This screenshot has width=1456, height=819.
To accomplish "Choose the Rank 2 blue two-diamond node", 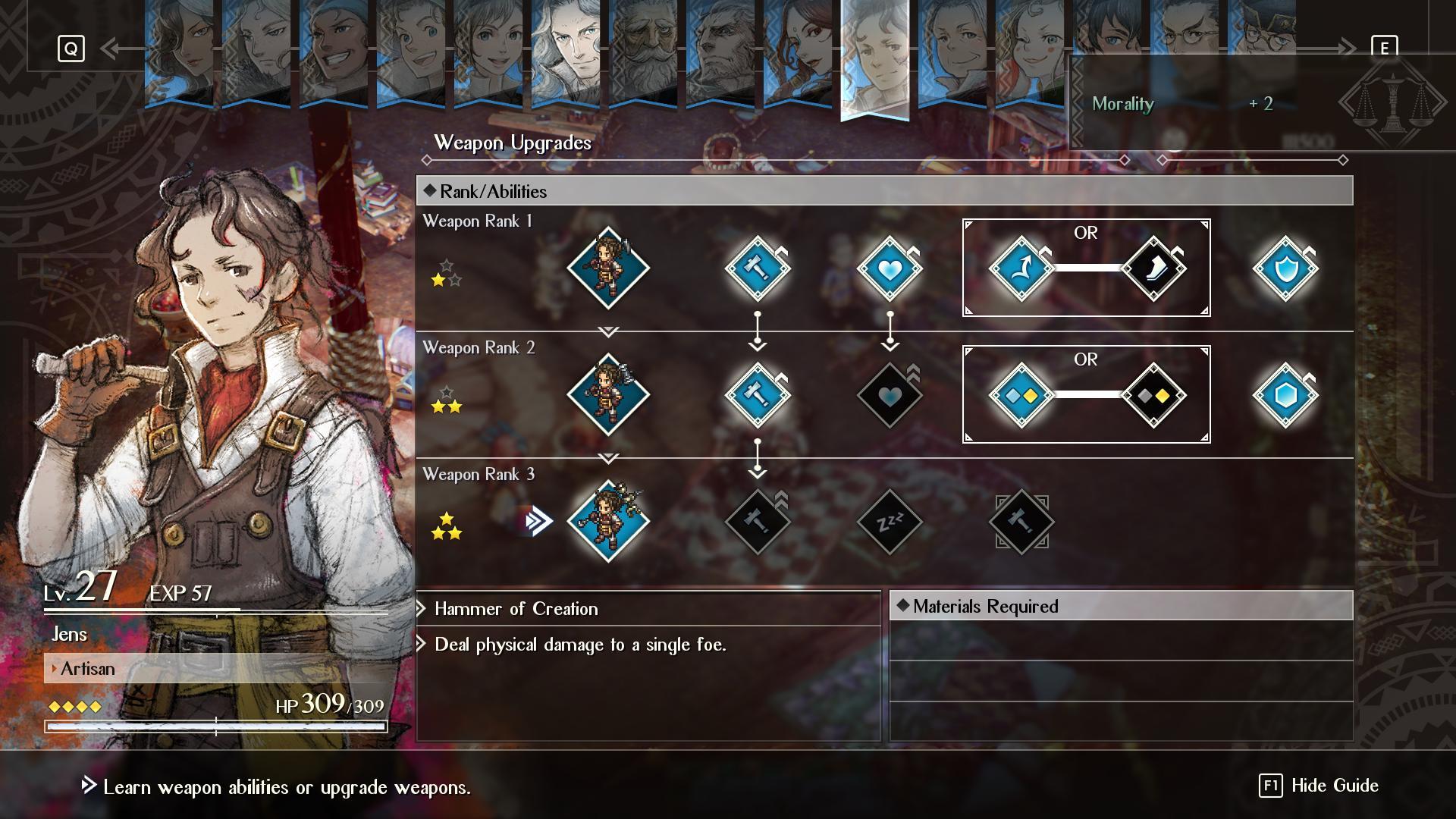I will pos(1021,395).
